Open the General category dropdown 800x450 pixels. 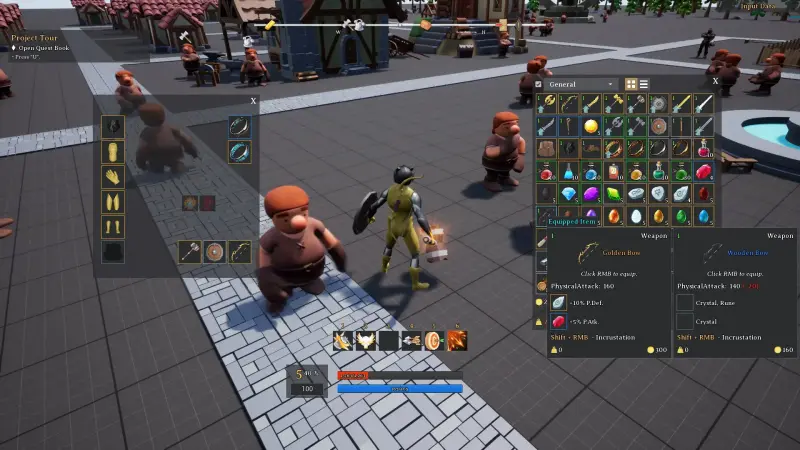[582, 84]
